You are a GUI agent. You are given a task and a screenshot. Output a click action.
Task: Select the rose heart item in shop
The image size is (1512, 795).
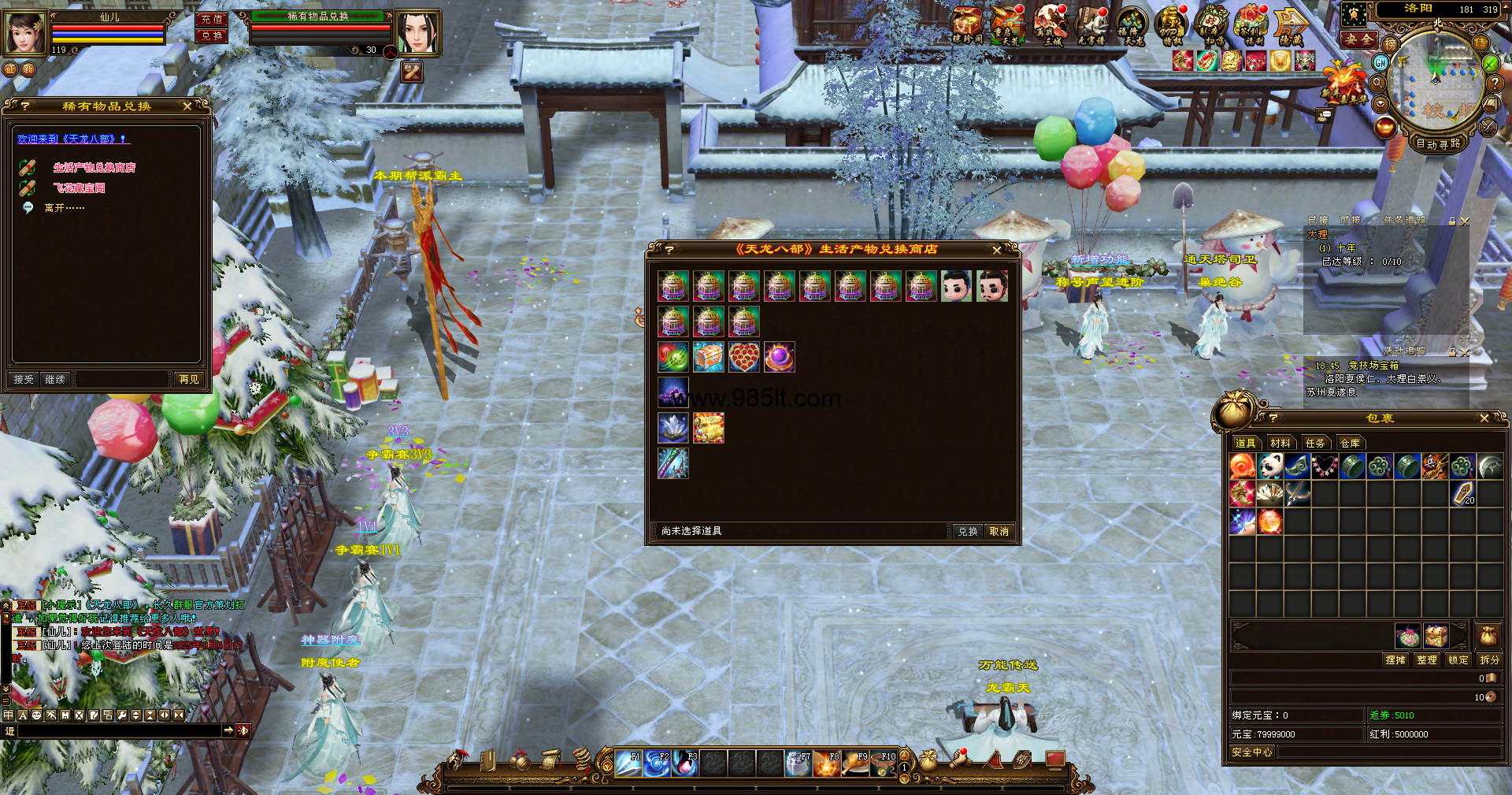[743, 357]
